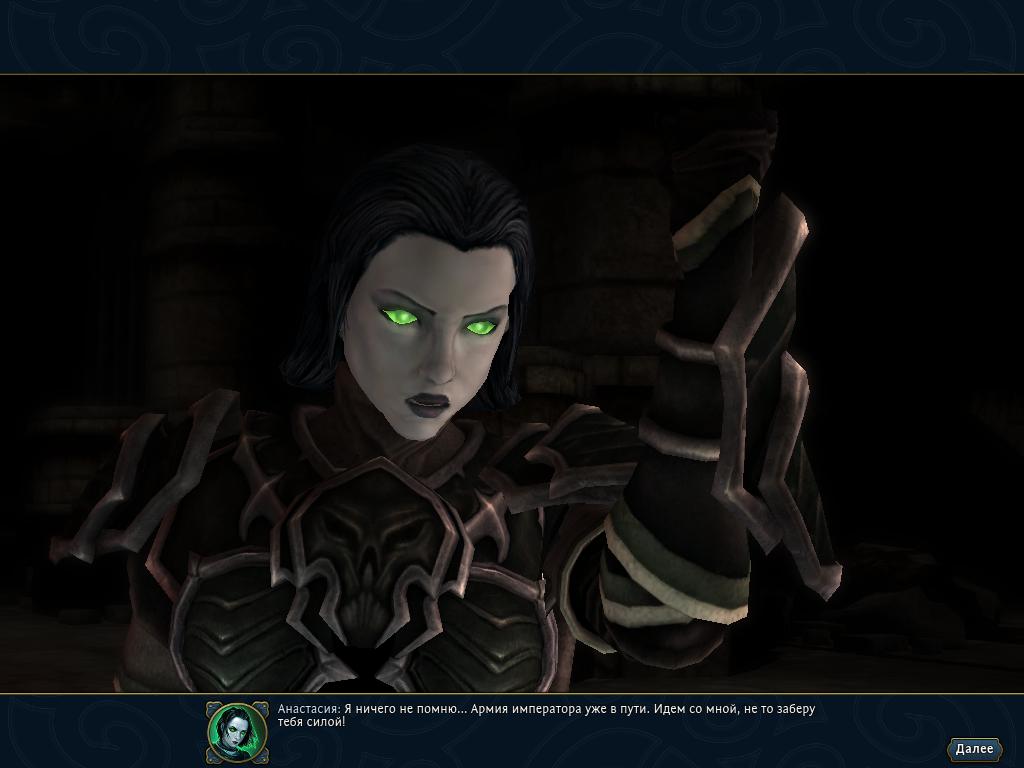This screenshot has height=768, width=1024.
Task: Continue dialogue with the Далее button
Action: [x=973, y=748]
